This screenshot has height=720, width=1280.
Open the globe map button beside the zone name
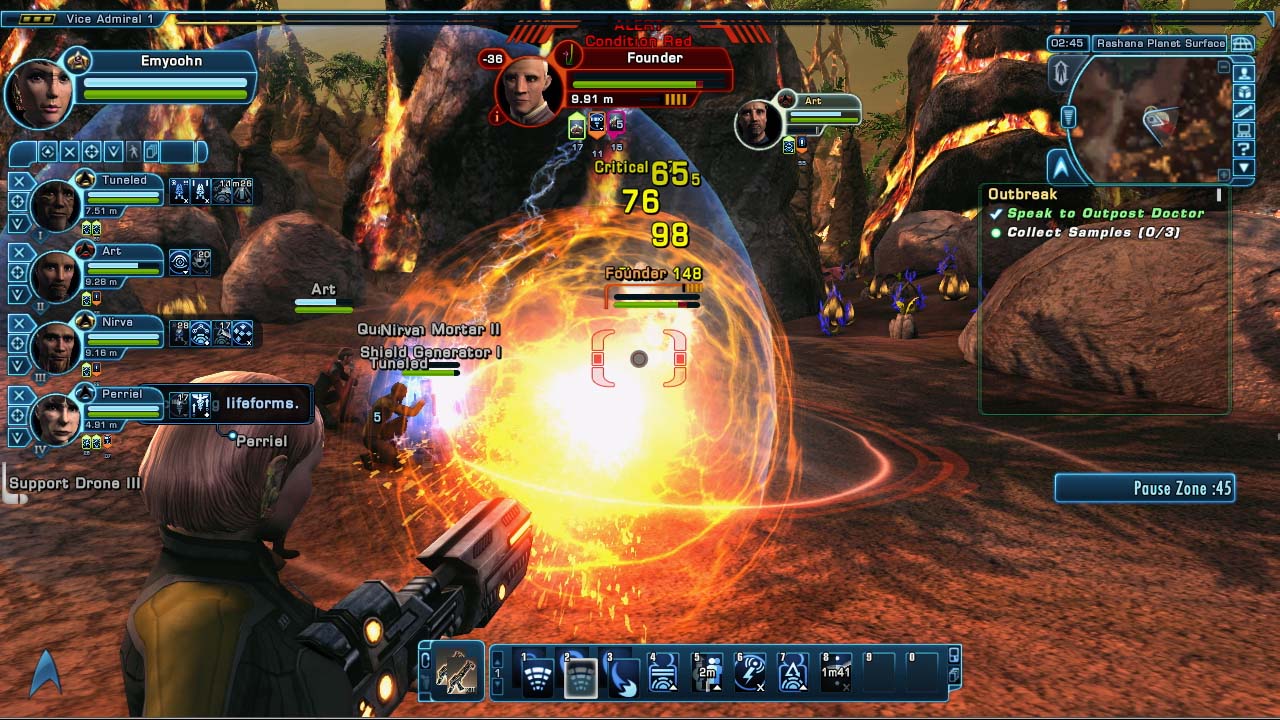(1242, 44)
